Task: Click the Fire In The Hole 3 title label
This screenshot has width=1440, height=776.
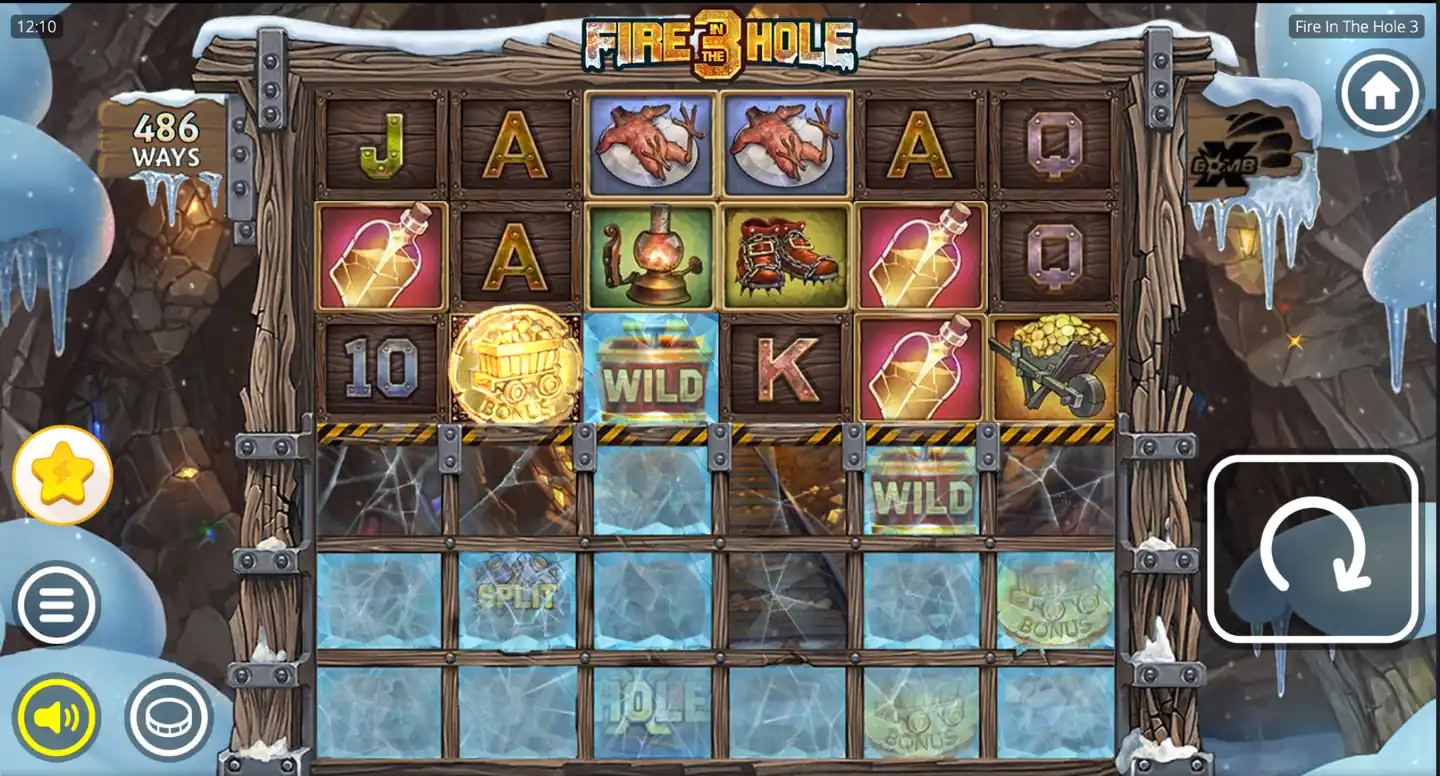Action: point(1355,27)
